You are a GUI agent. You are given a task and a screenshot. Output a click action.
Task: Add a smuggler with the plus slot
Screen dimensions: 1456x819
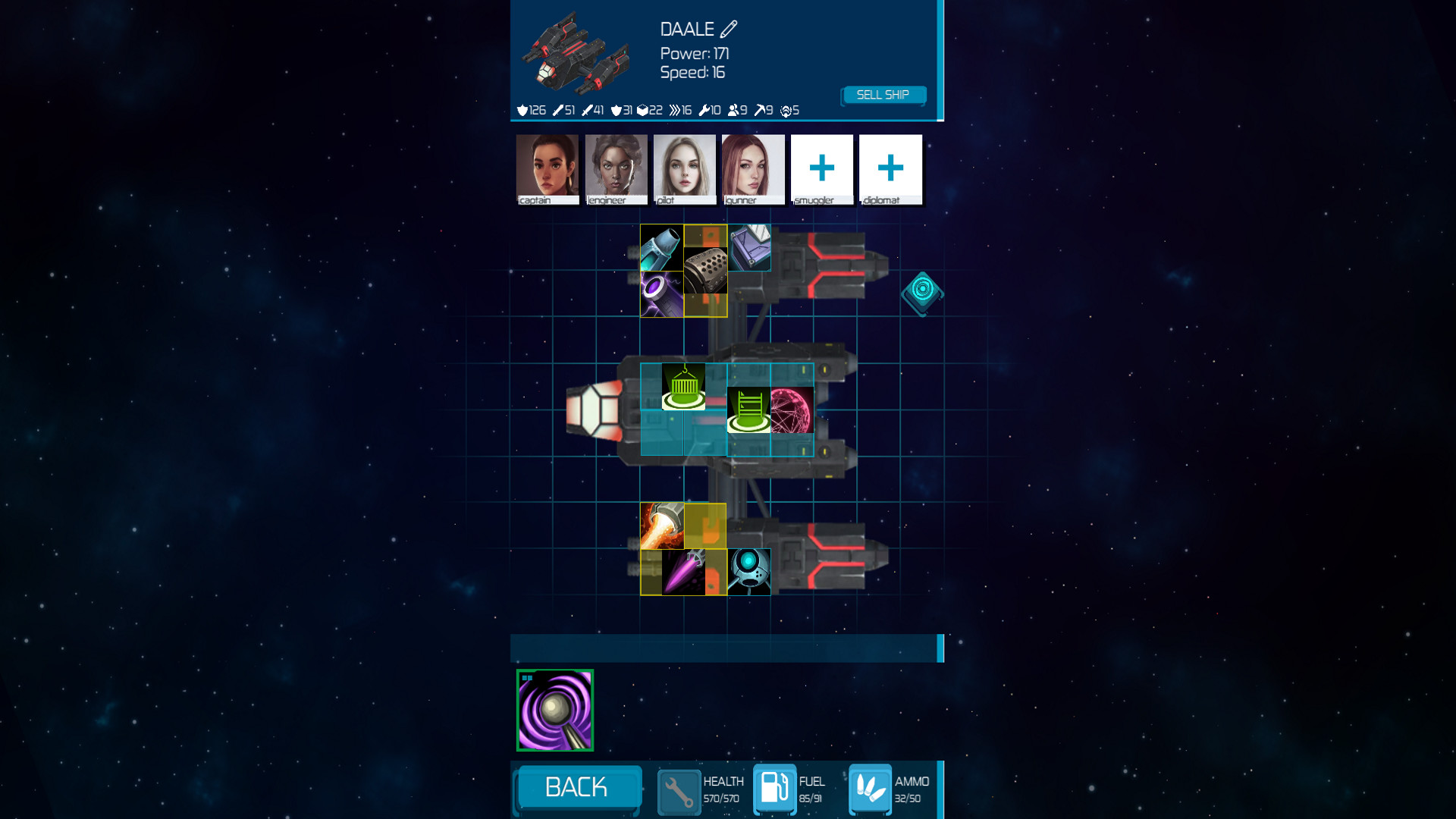click(x=822, y=168)
